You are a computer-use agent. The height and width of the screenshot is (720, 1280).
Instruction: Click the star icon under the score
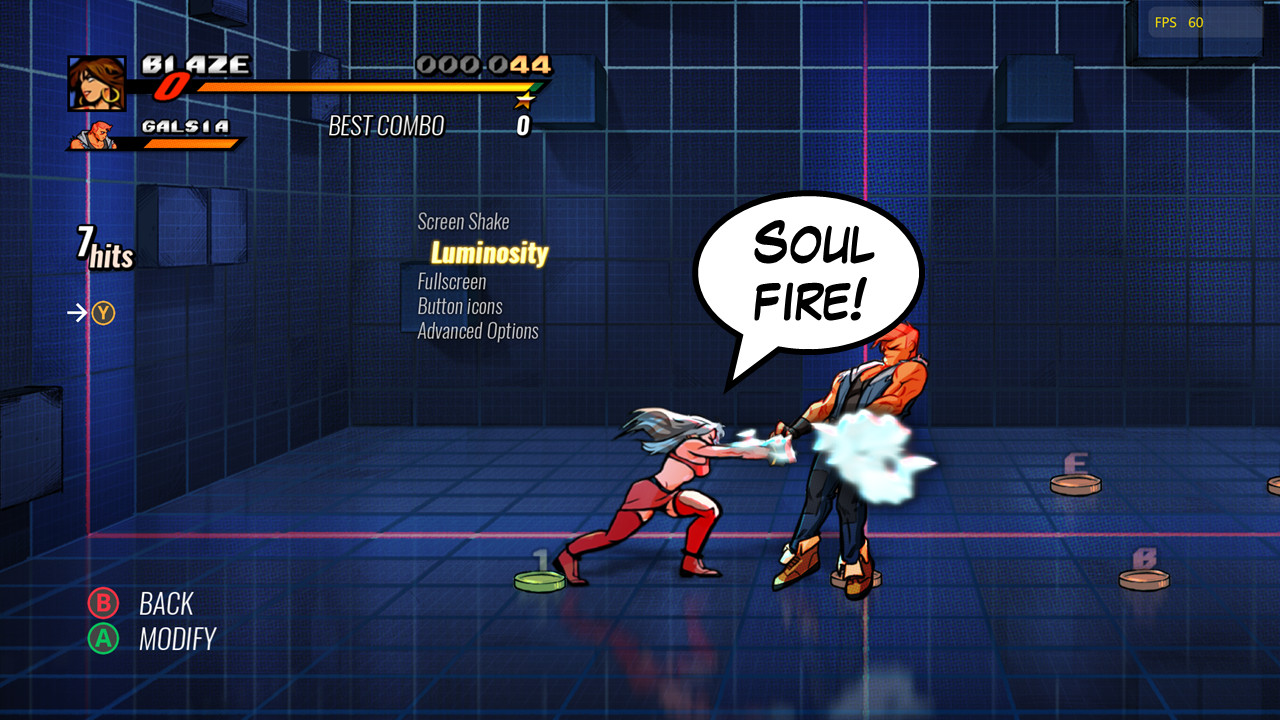[x=524, y=100]
